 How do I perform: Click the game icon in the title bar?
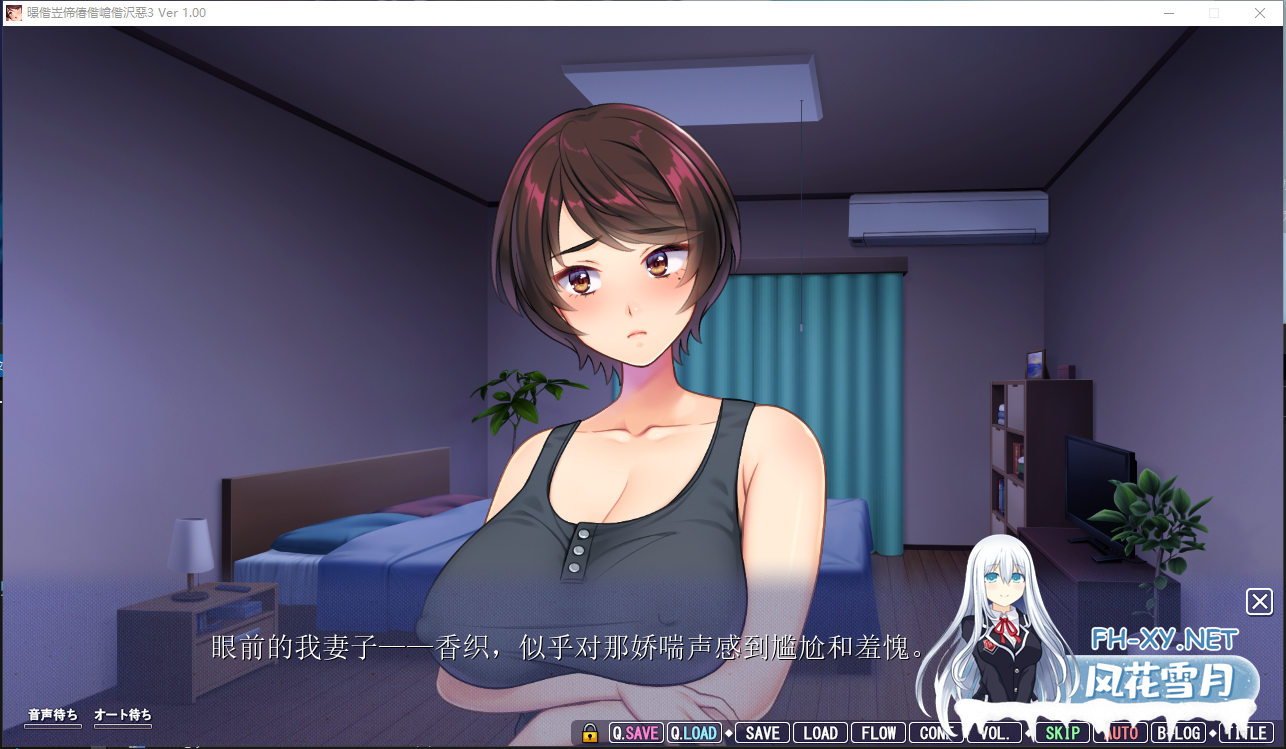click(x=13, y=13)
